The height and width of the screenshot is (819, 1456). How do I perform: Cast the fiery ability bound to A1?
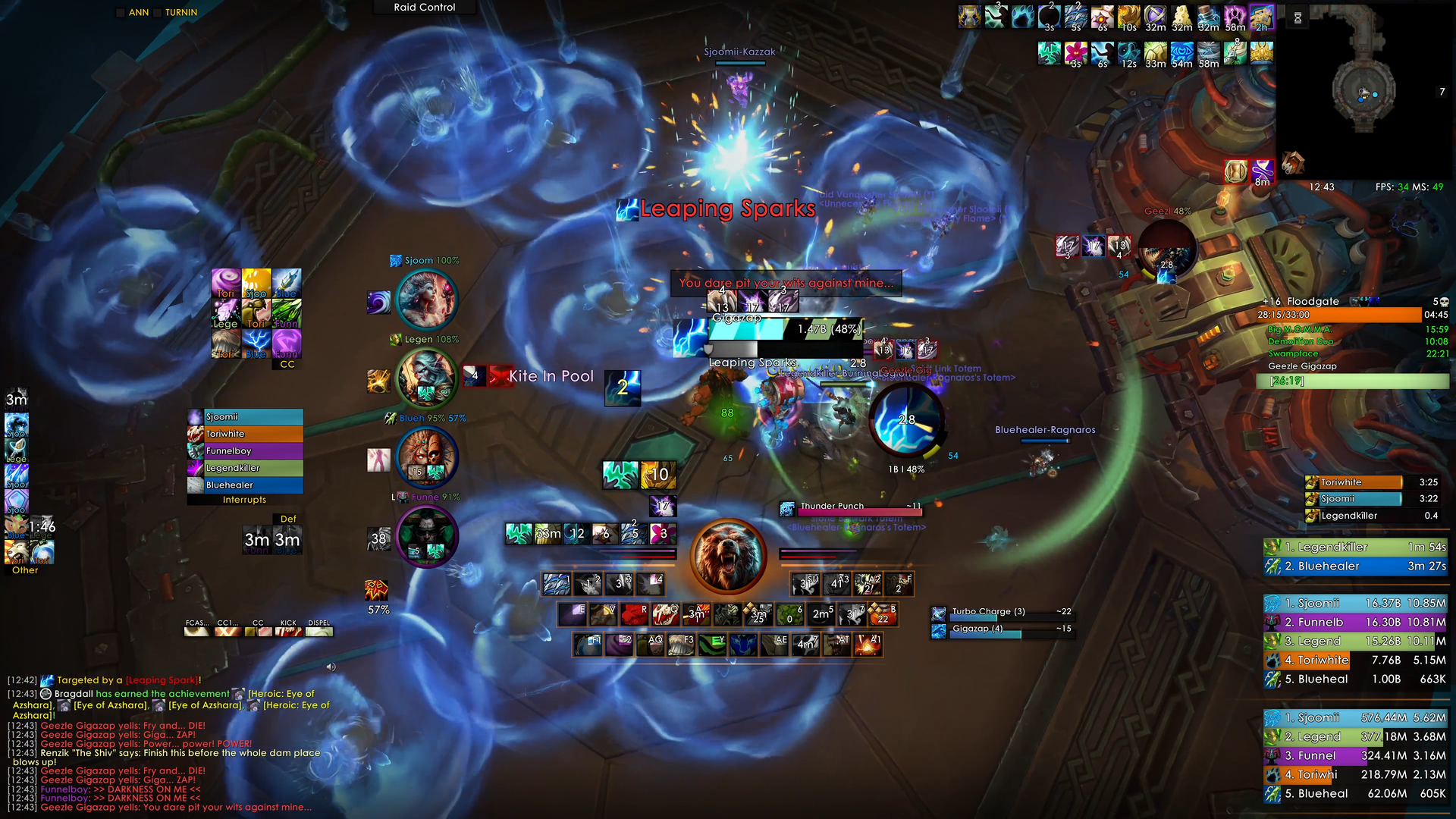tap(867, 645)
